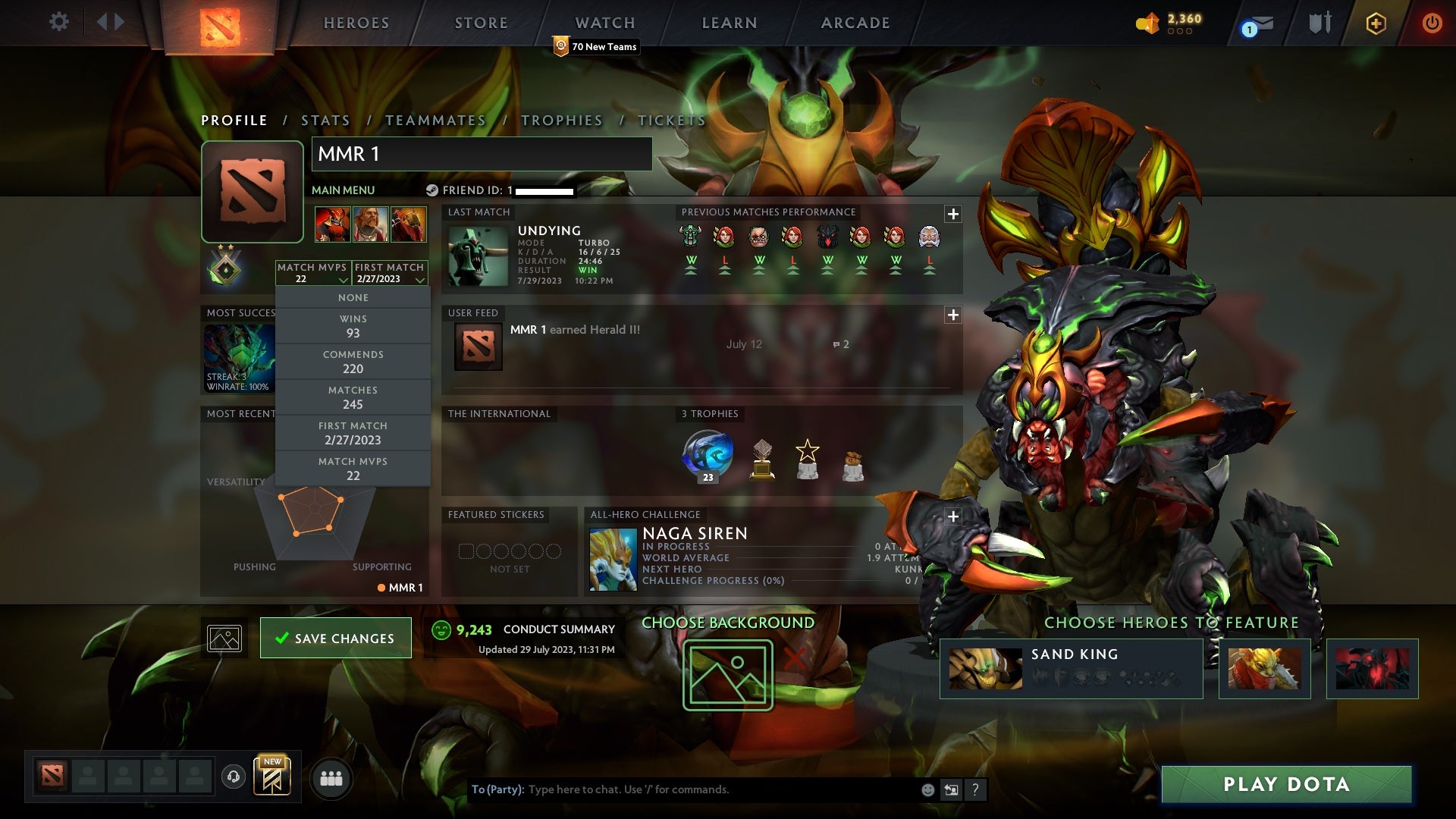This screenshot has width=1456, height=819.
Task: Click the shards balance icon showing 2,360
Action: (x=1147, y=24)
